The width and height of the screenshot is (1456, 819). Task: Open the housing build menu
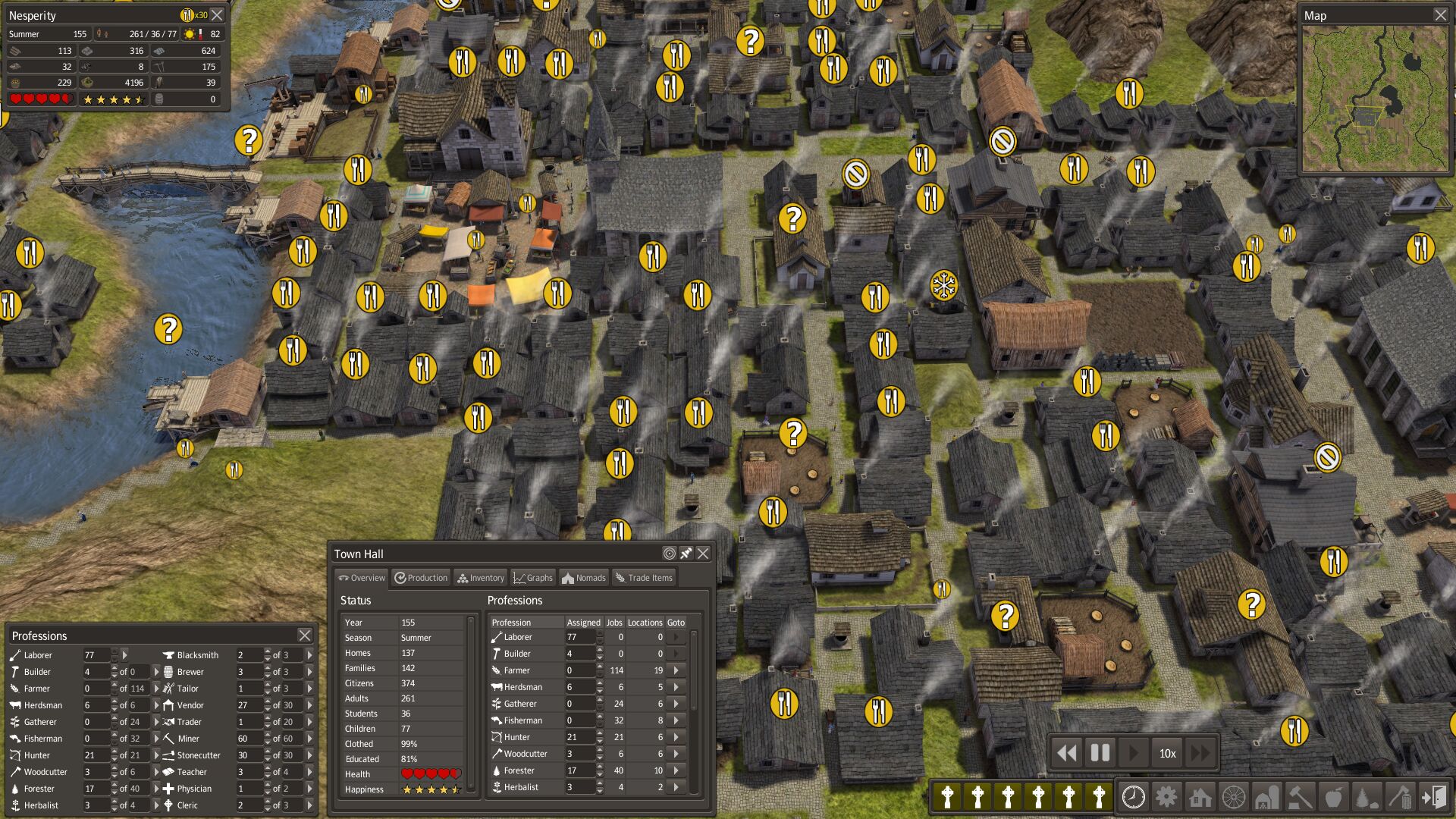pos(1200,797)
